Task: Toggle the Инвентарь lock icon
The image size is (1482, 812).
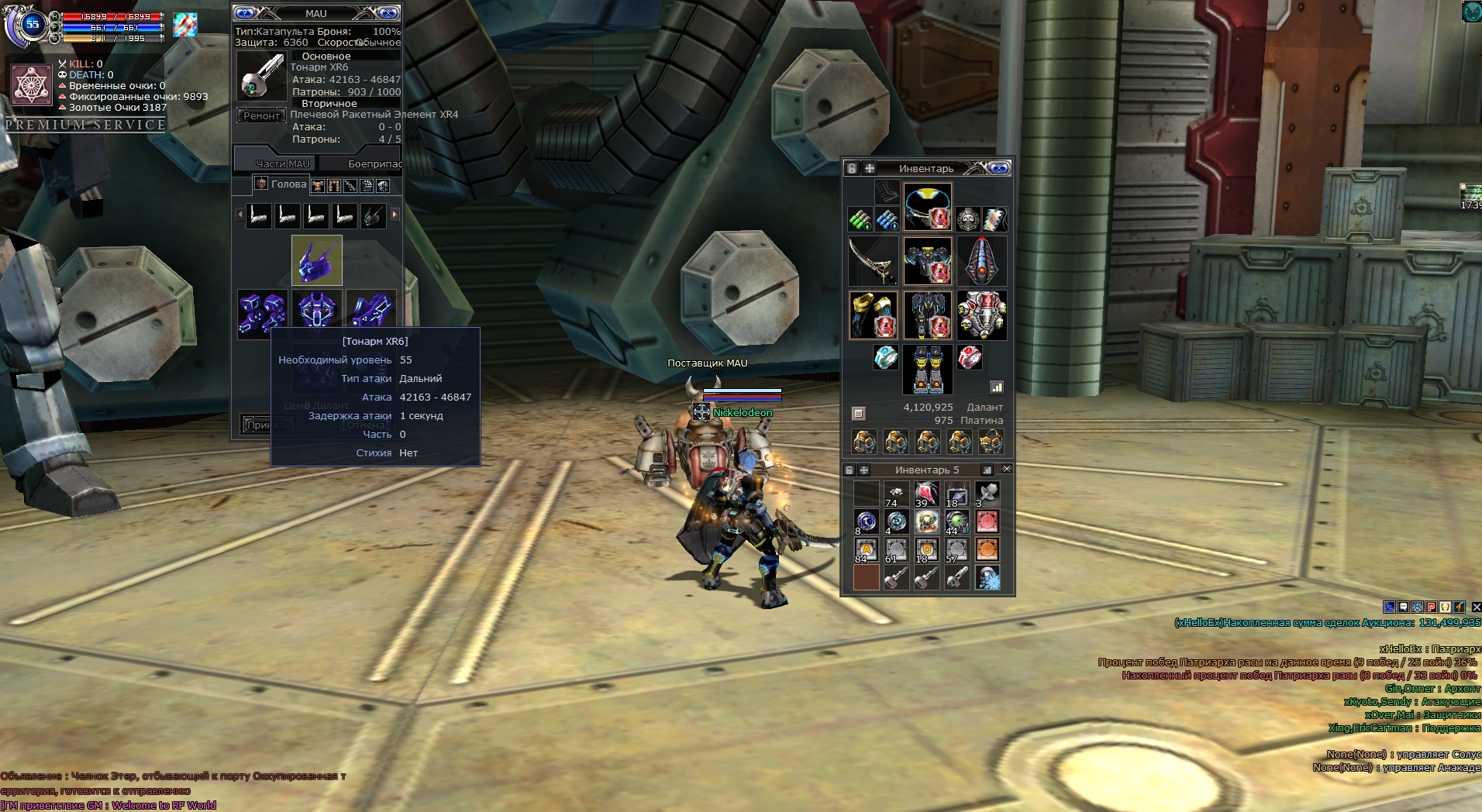Action: [x=853, y=168]
